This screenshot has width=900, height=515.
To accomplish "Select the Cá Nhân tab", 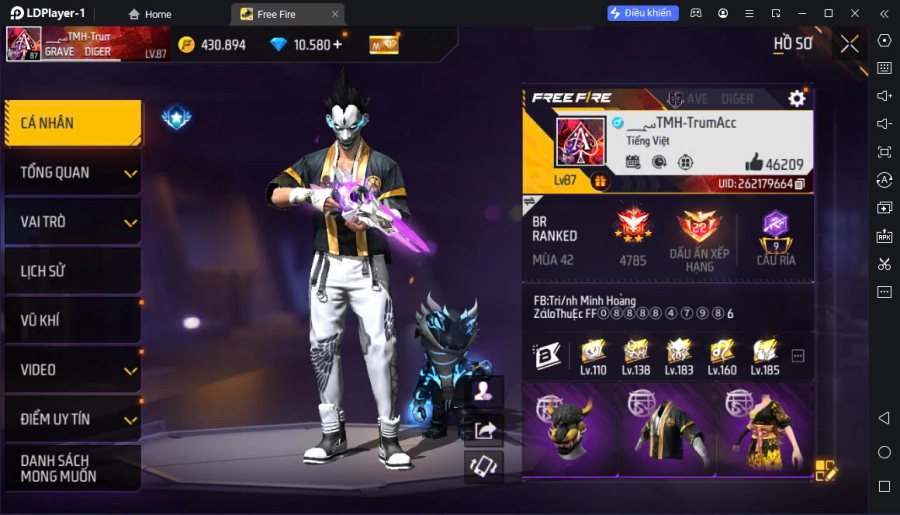I will tap(72, 123).
